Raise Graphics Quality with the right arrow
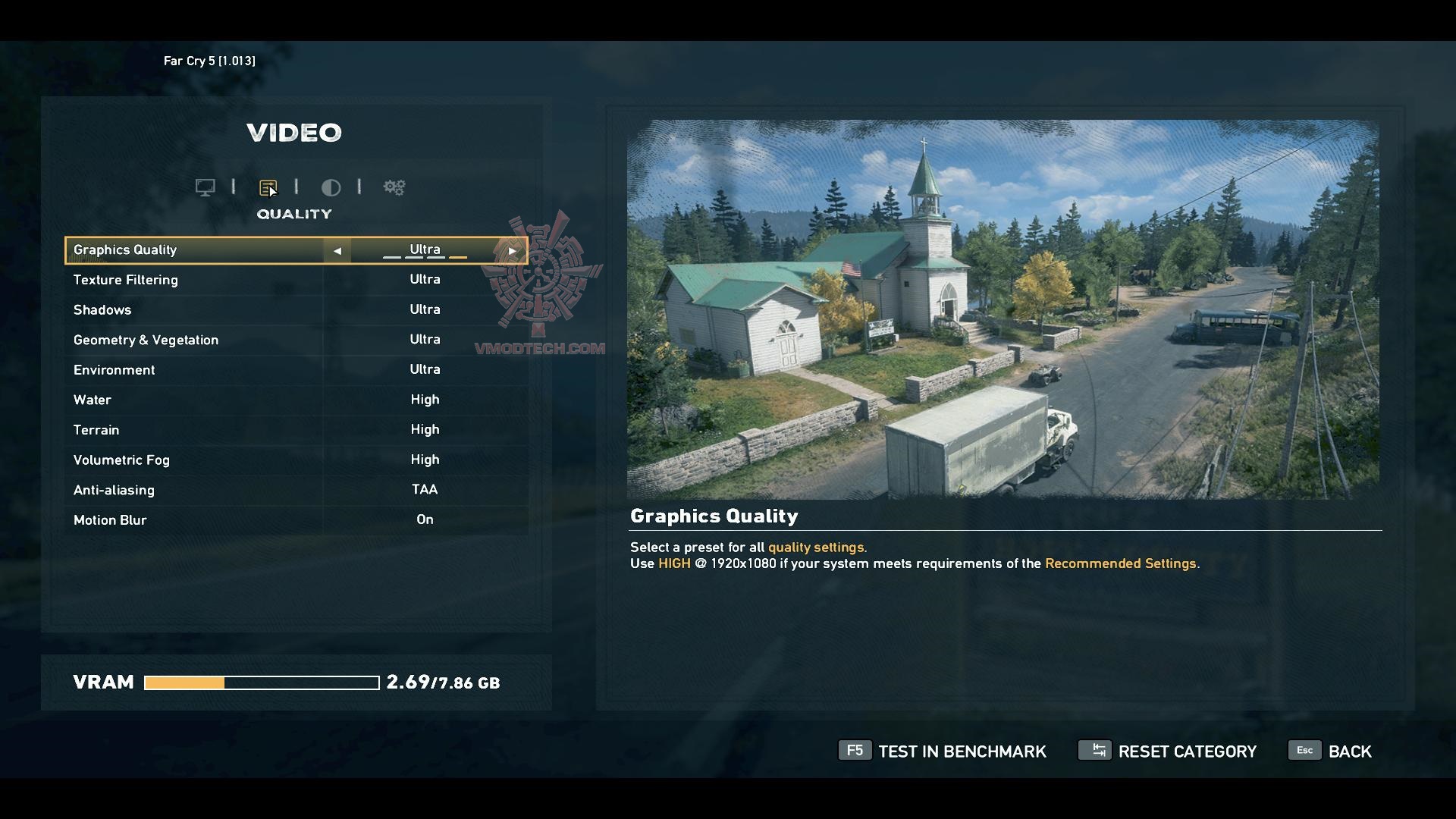 tap(513, 250)
